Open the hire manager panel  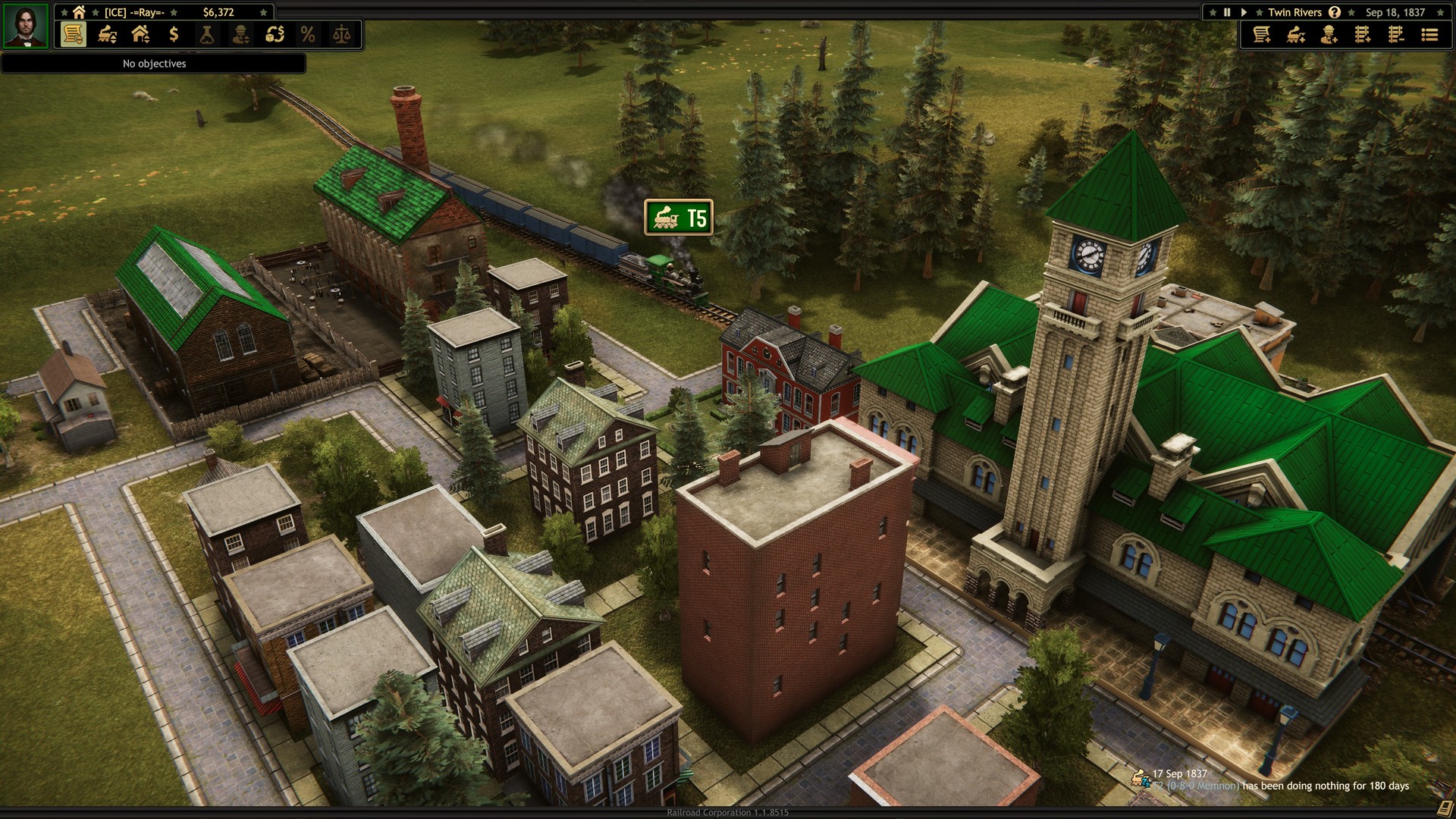[x=1328, y=35]
